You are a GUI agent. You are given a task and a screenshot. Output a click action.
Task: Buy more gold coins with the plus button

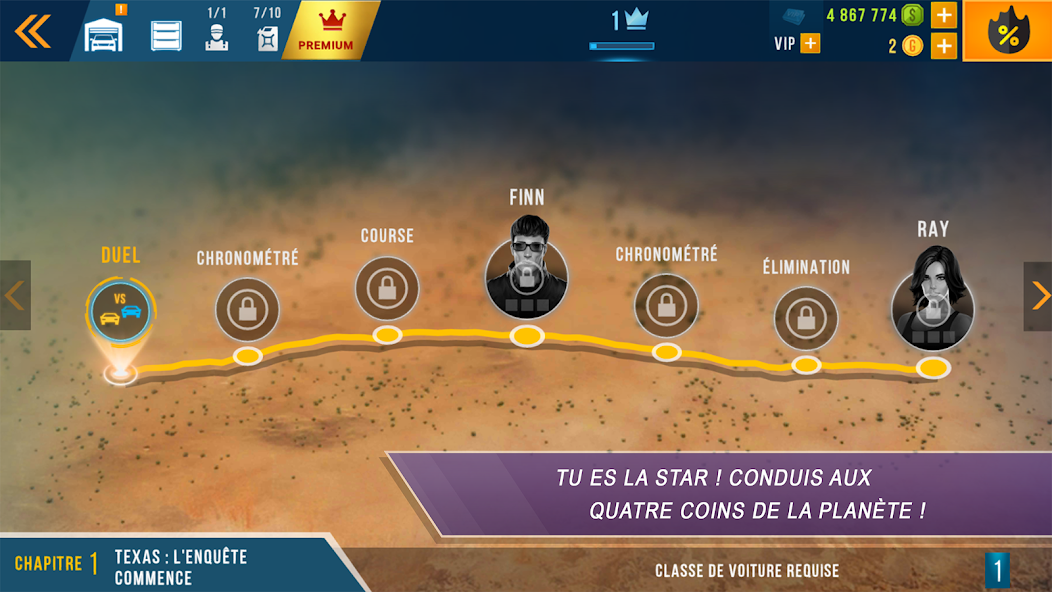click(x=943, y=46)
